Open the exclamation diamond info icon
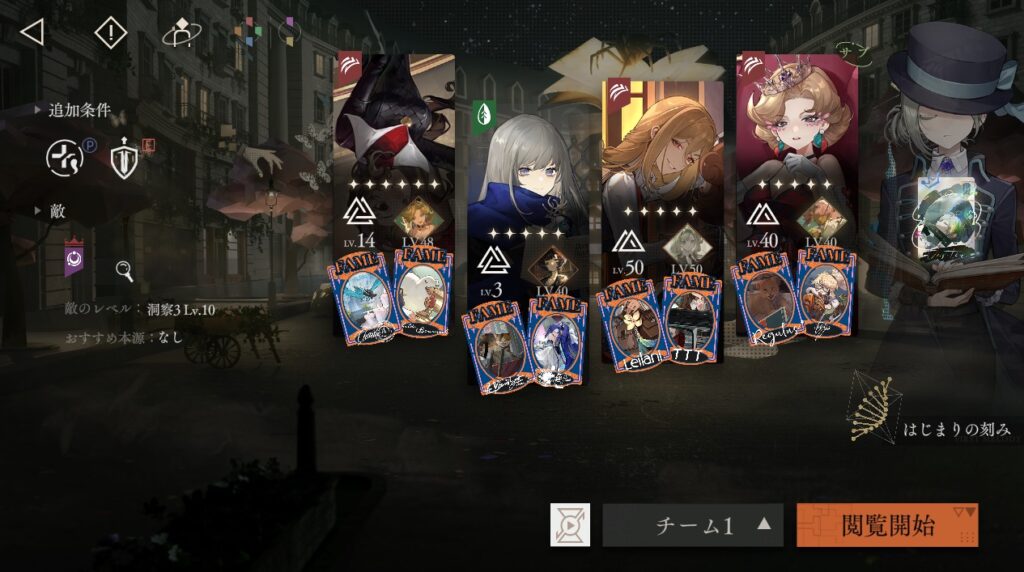 tap(110, 33)
